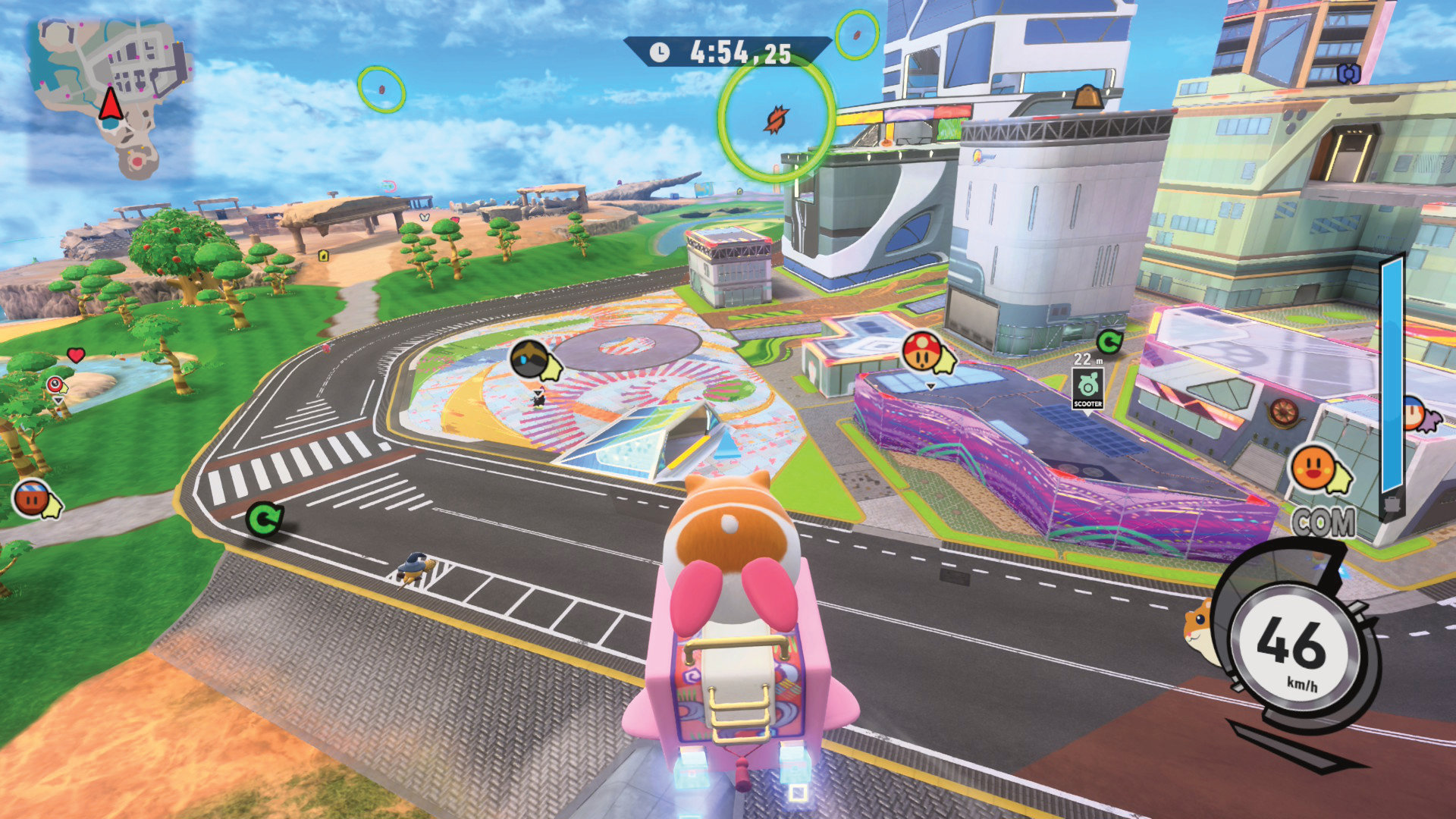Viewport: 1456px width, 819px height.
Task: Pick the bandana rider marker by the path
Action: click(x=32, y=498)
